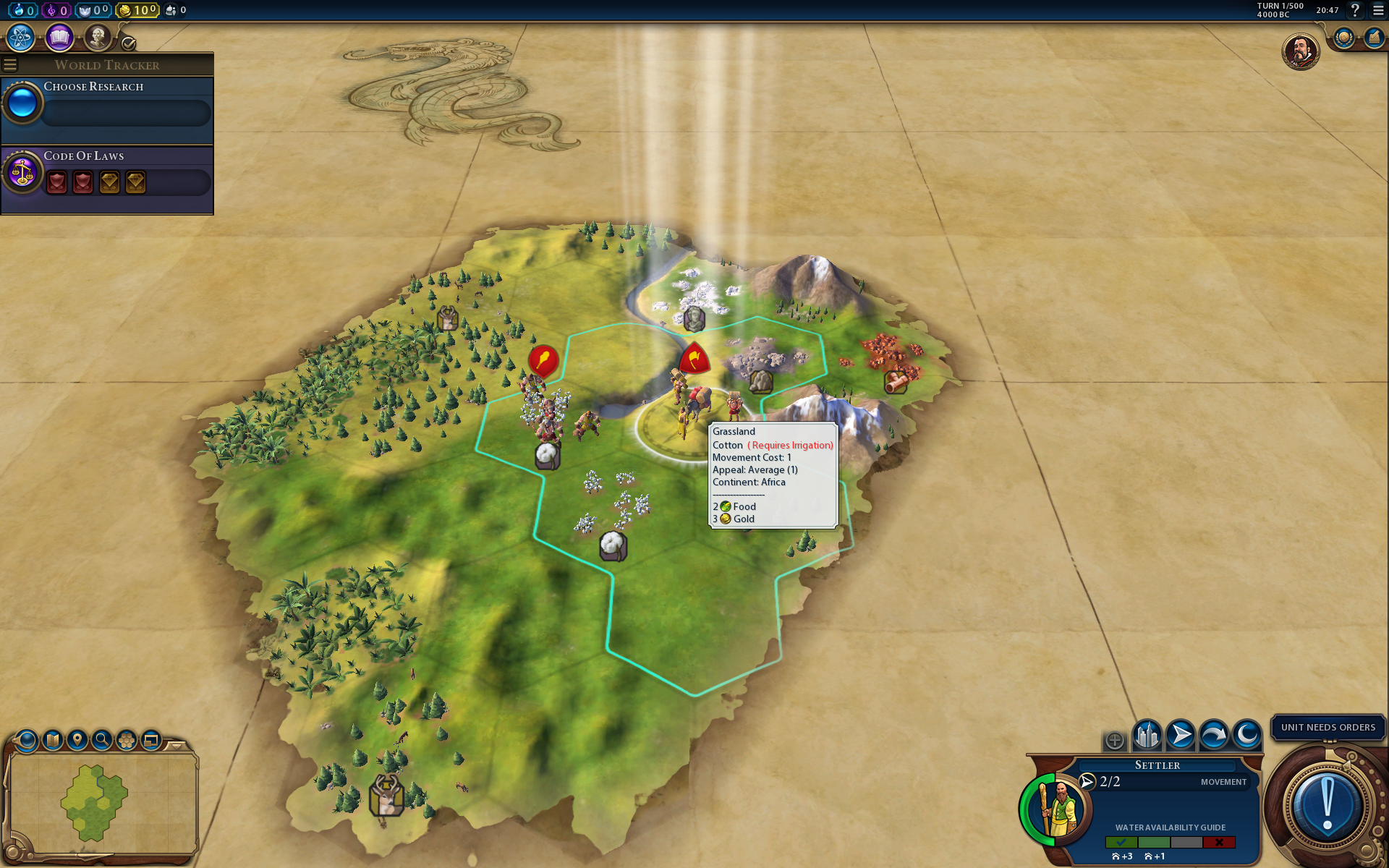The width and height of the screenshot is (1389, 868).
Task: Toggle the World Tracker list menu
Action: coord(10,65)
